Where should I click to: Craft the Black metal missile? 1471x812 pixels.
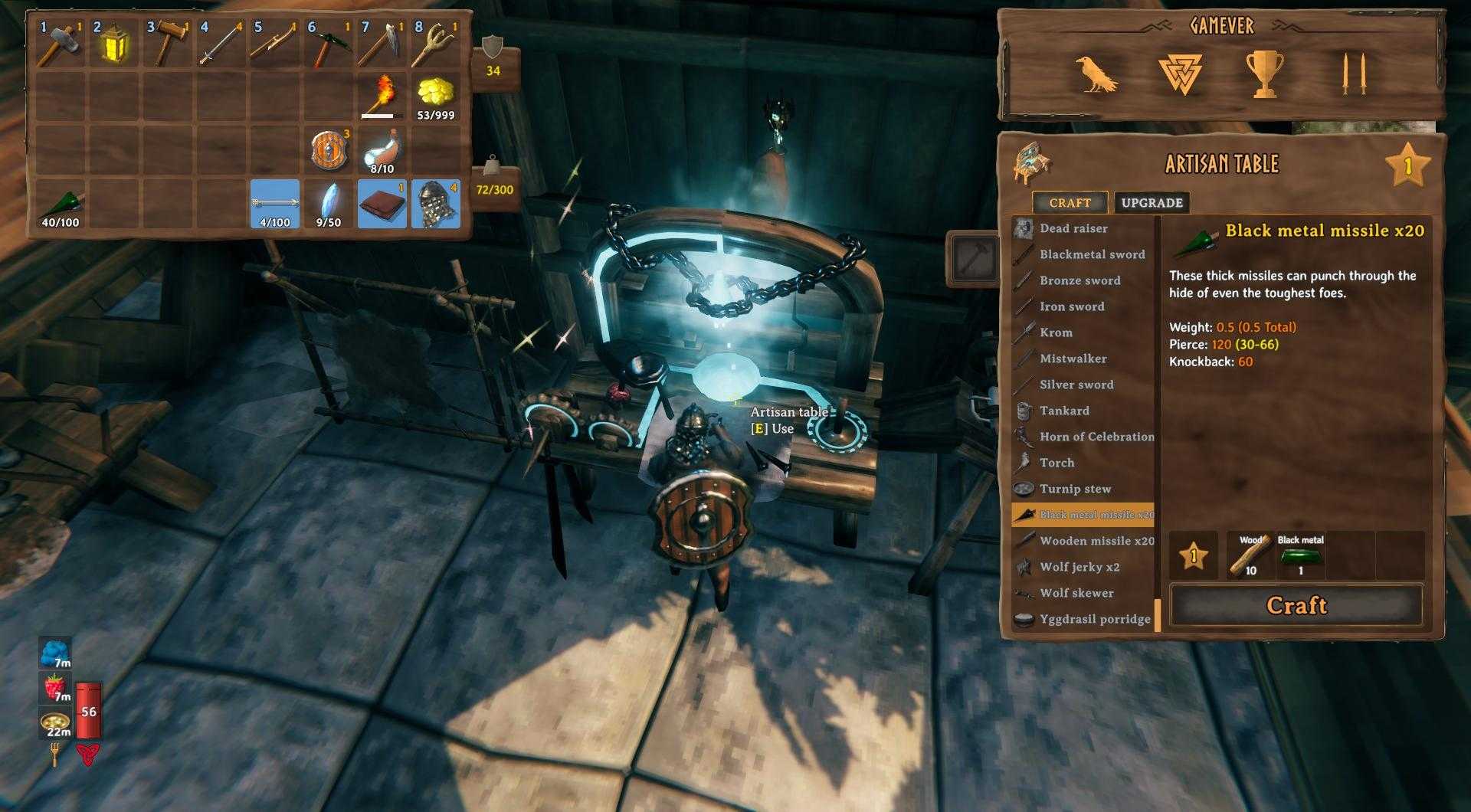tap(1296, 605)
